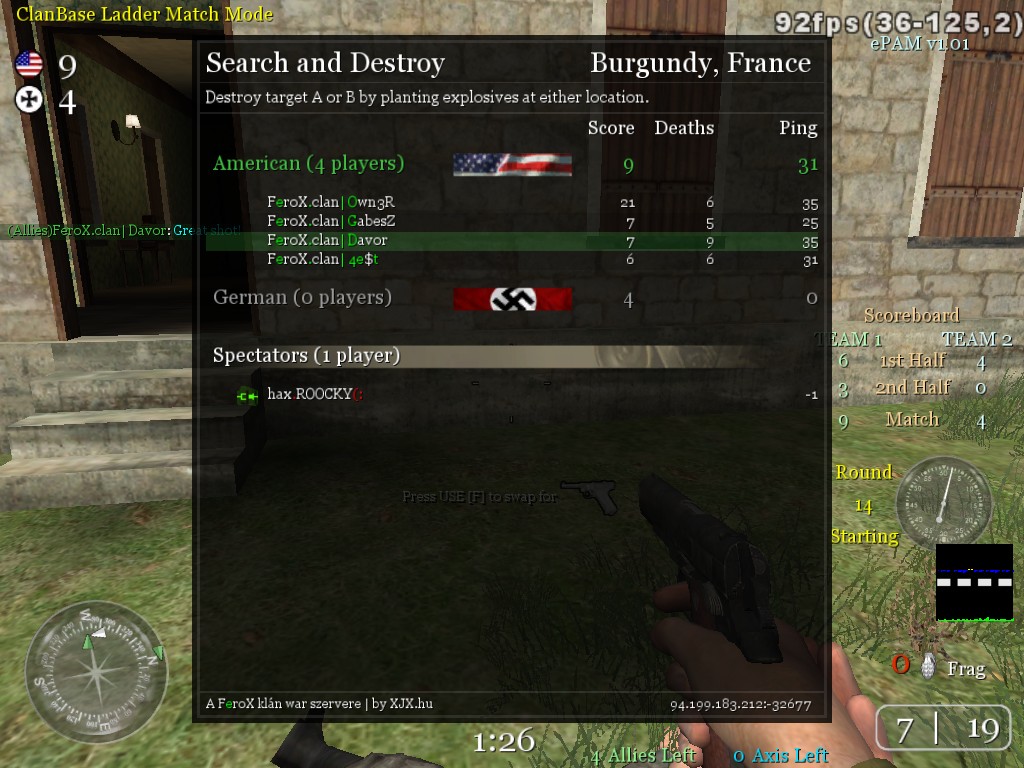Click spectator hax ROOCKY in the list
Screen dimensions: 1024x768
(x=309, y=394)
